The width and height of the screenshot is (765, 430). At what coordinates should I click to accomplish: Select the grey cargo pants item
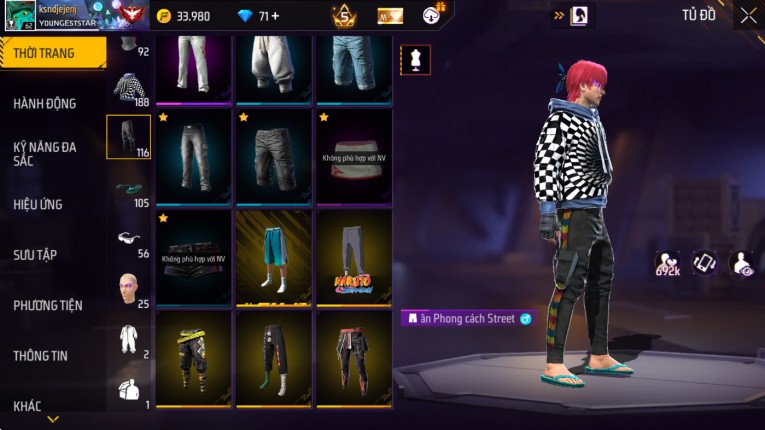click(x=194, y=155)
